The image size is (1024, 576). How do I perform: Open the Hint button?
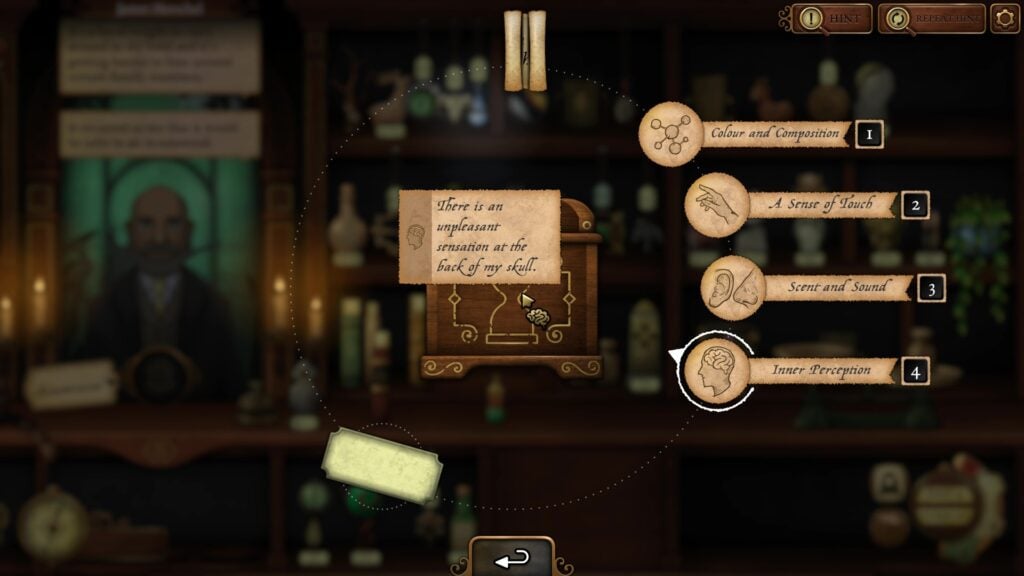pyautogui.click(x=832, y=18)
